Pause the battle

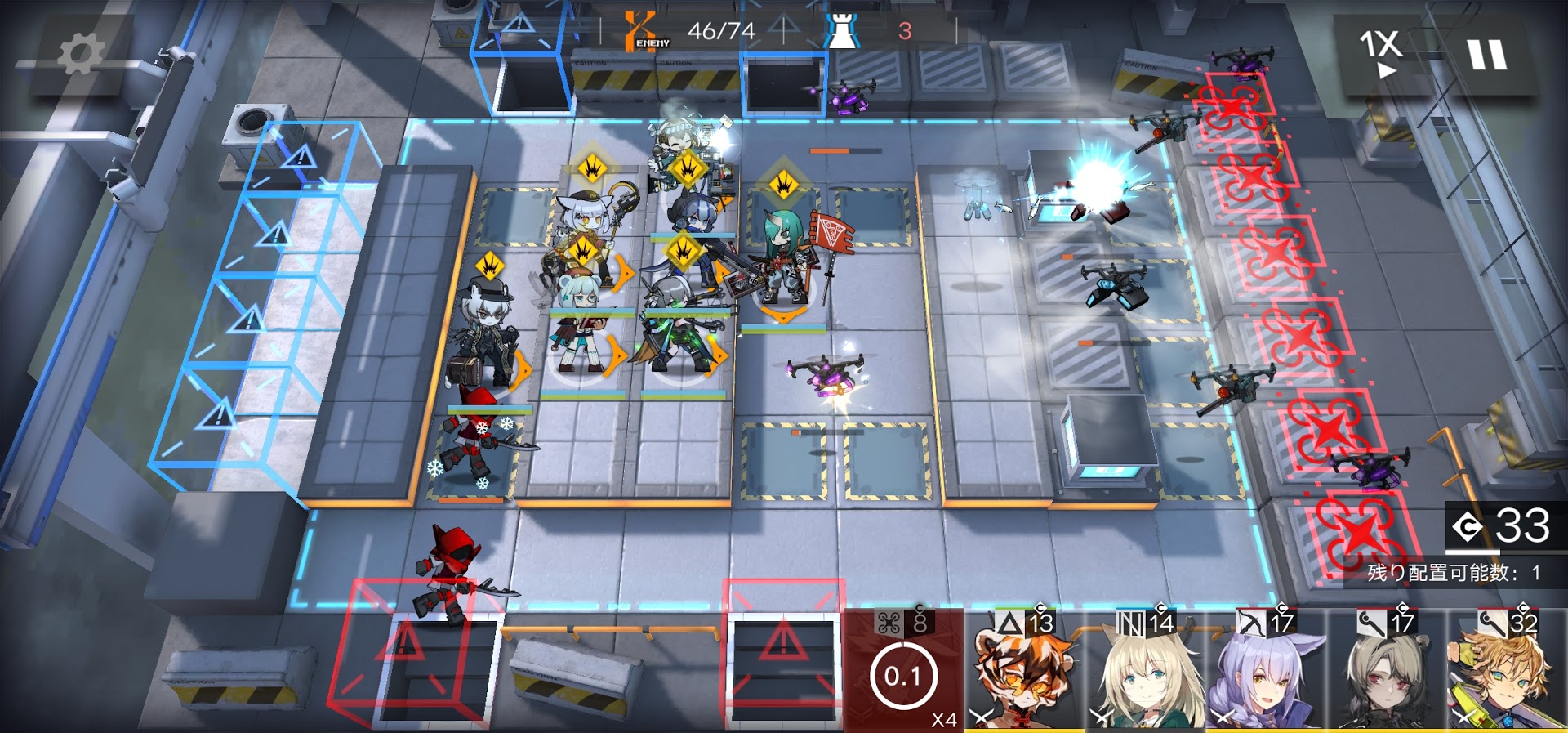click(1486, 55)
